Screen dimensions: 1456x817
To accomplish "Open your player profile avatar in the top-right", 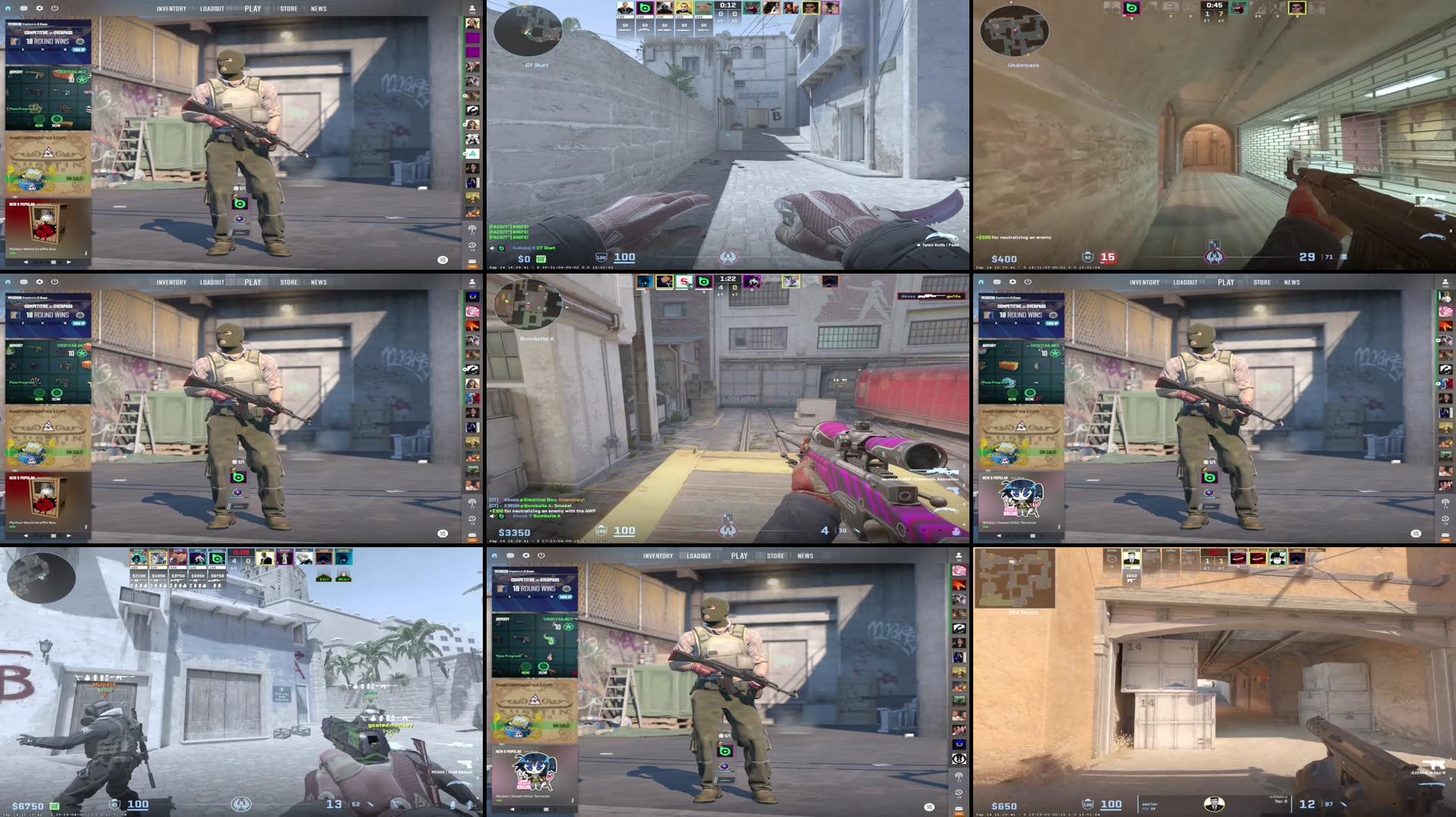I will [471, 7].
